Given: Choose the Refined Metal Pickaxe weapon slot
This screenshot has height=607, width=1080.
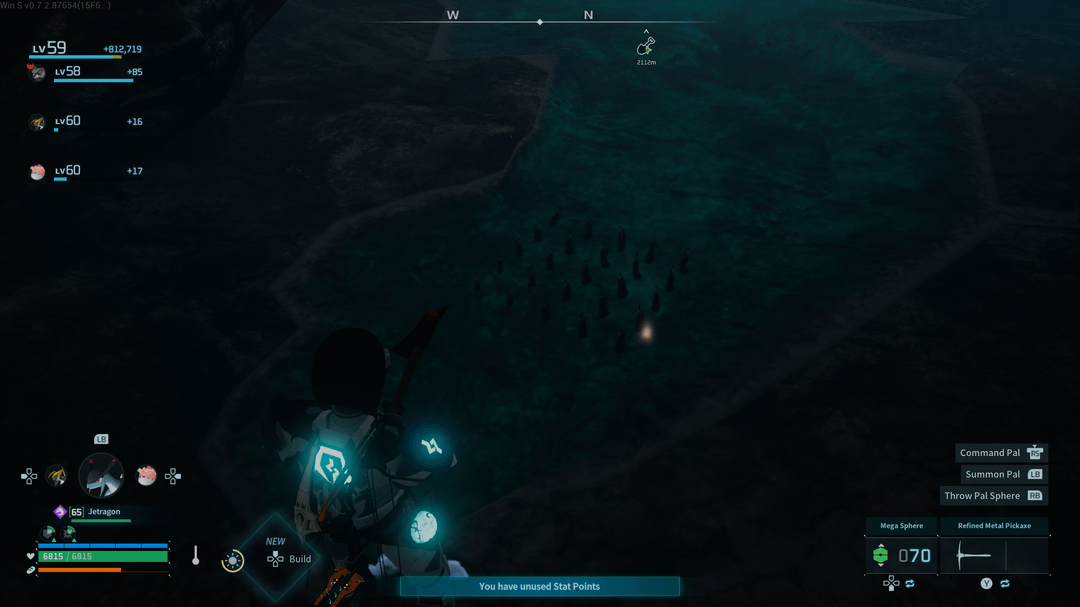Looking at the screenshot, I should click(994, 555).
